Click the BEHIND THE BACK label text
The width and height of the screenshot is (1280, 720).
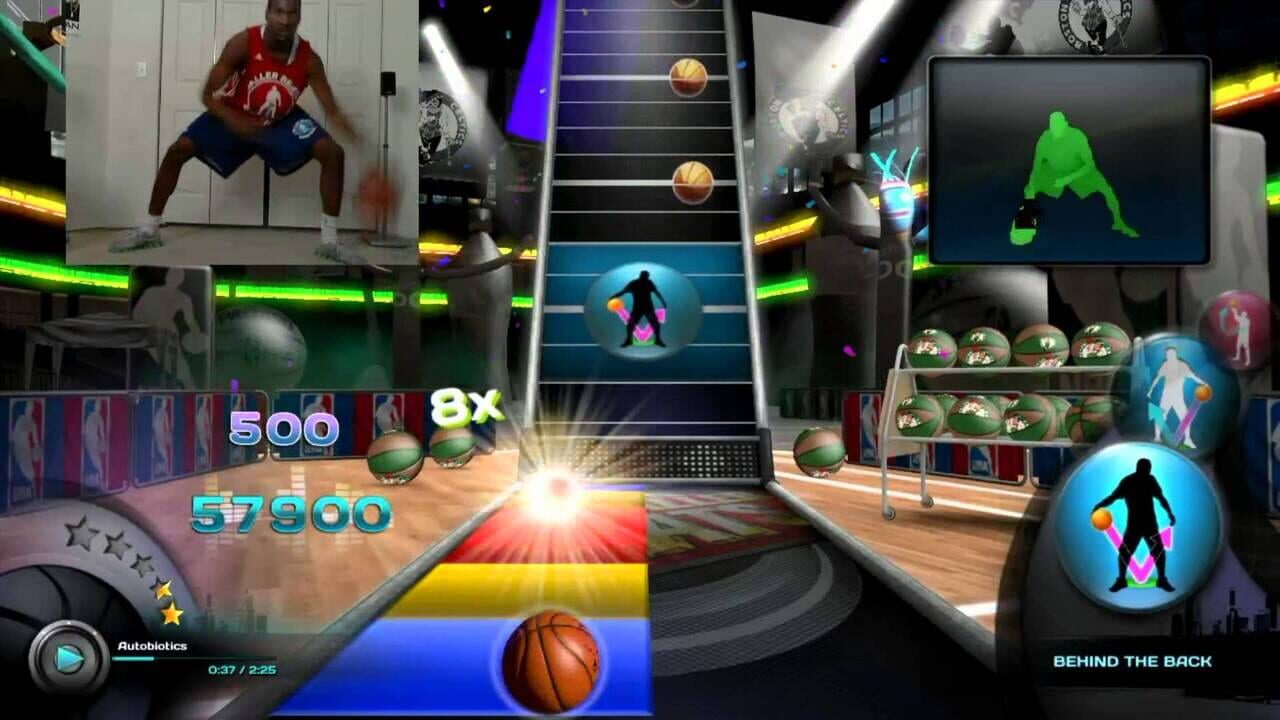coord(1131,660)
